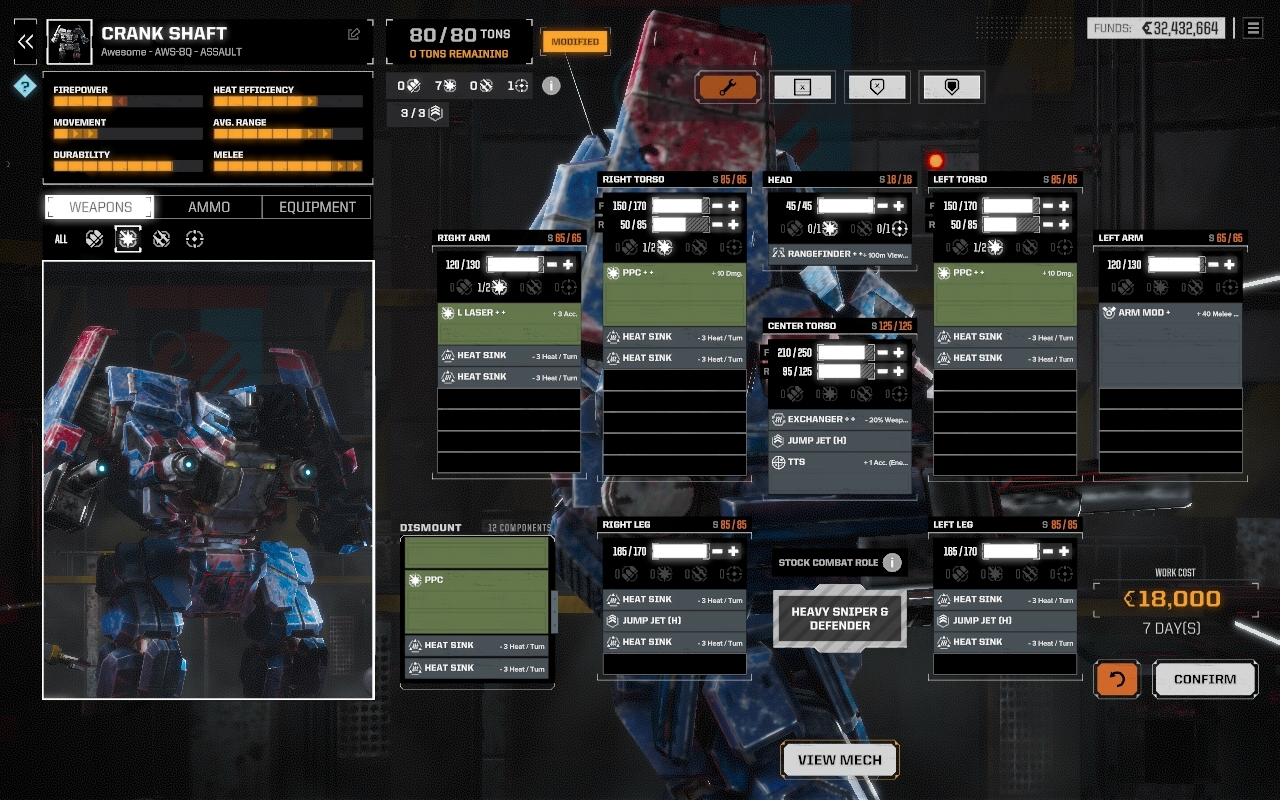This screenshot has width=1280, height=800.
Task: Select the Weapons tab
Action: pos(100,207)
